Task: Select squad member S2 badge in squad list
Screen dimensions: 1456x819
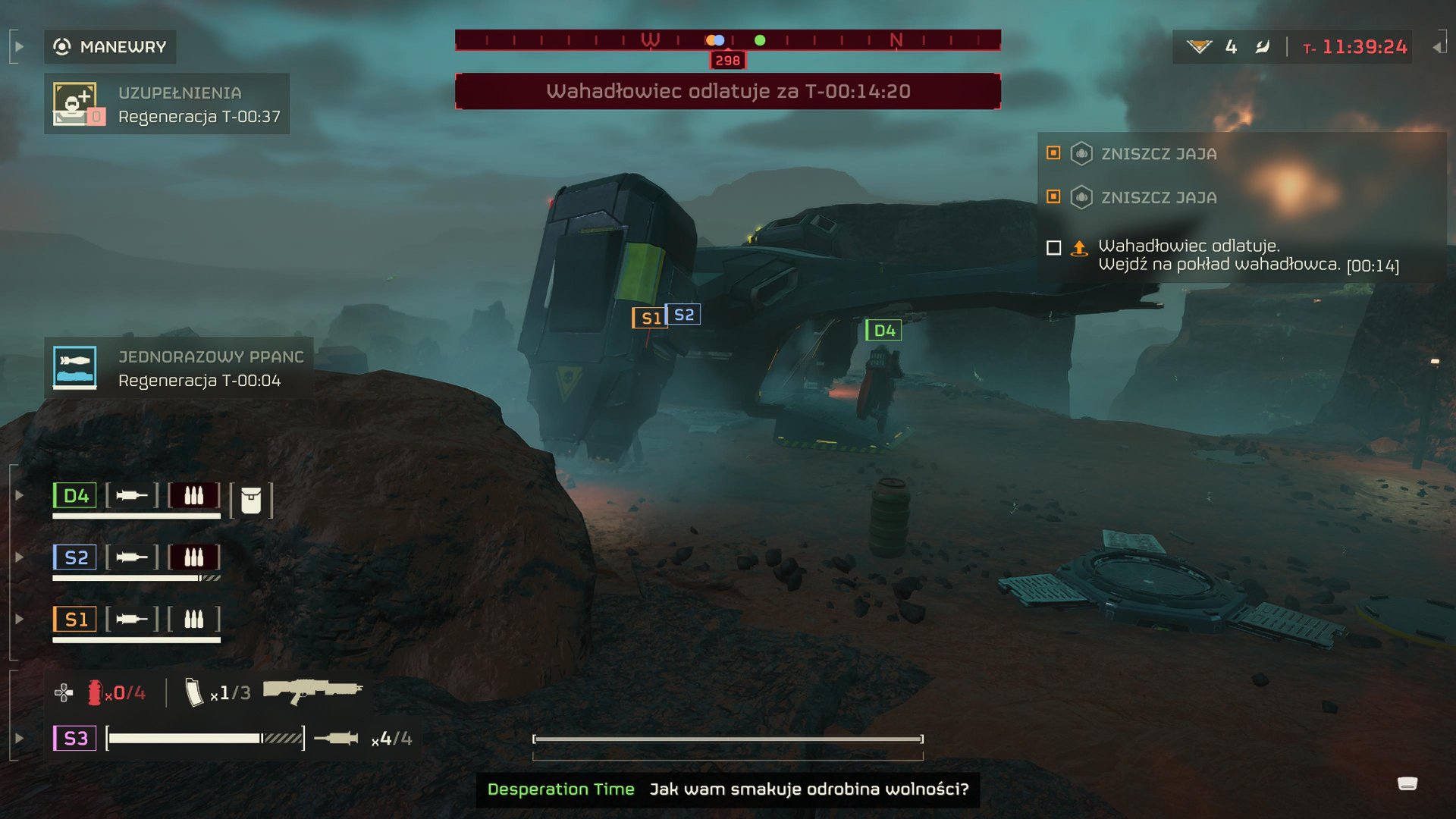Action: tap(75, 557)
